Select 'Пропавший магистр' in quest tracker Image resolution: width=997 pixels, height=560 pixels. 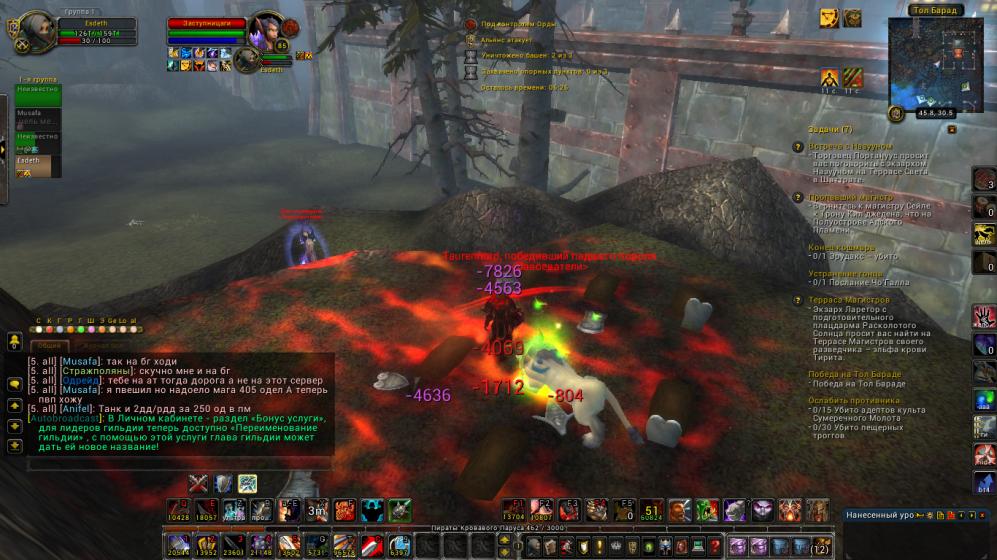pos(850,197)
